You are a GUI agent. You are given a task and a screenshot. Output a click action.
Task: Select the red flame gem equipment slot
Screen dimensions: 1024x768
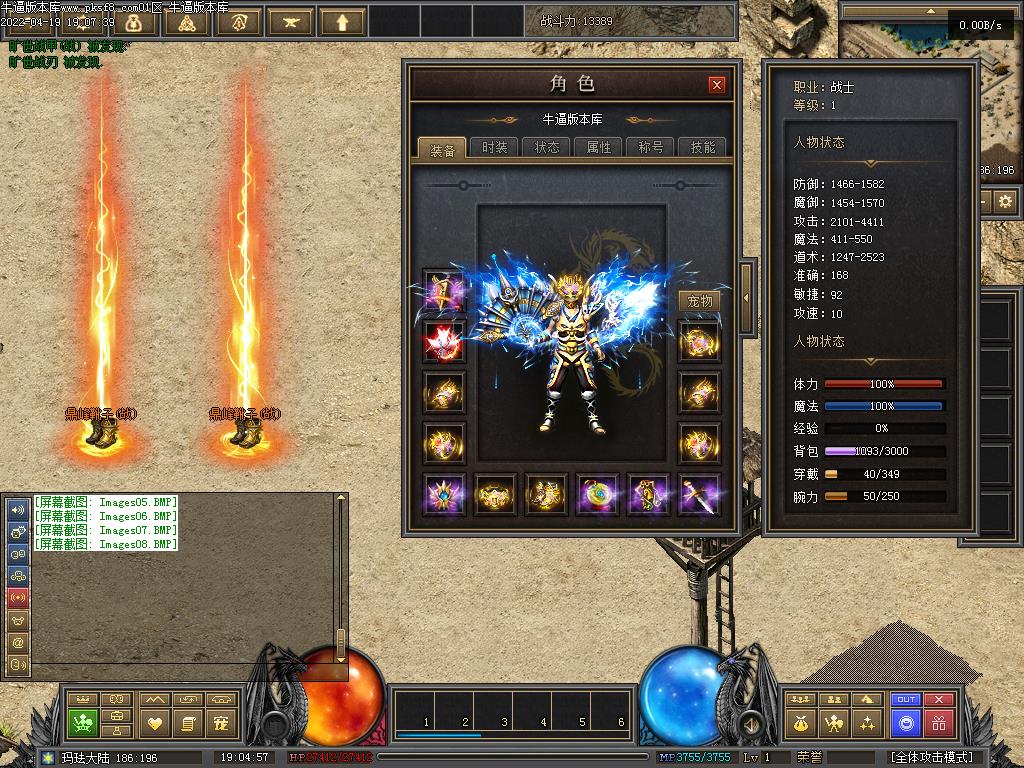click(x=443, y=341)
